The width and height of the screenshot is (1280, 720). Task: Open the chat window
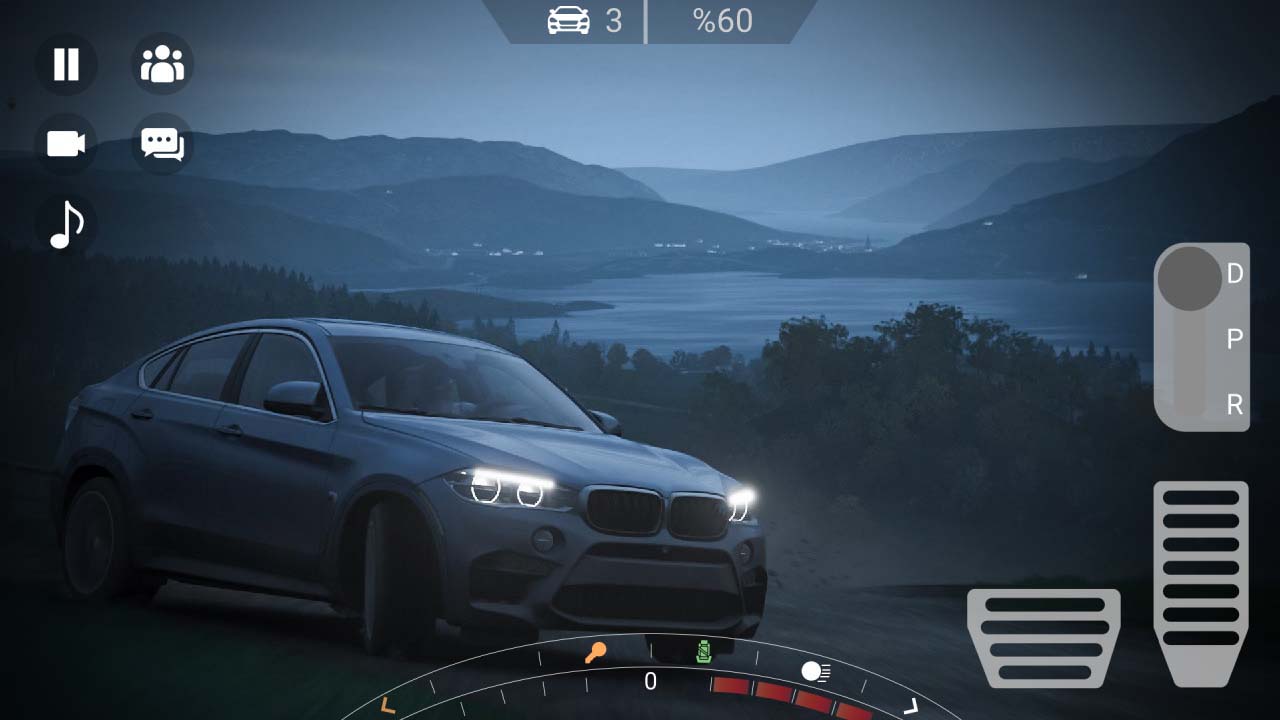tap(162, 143)
